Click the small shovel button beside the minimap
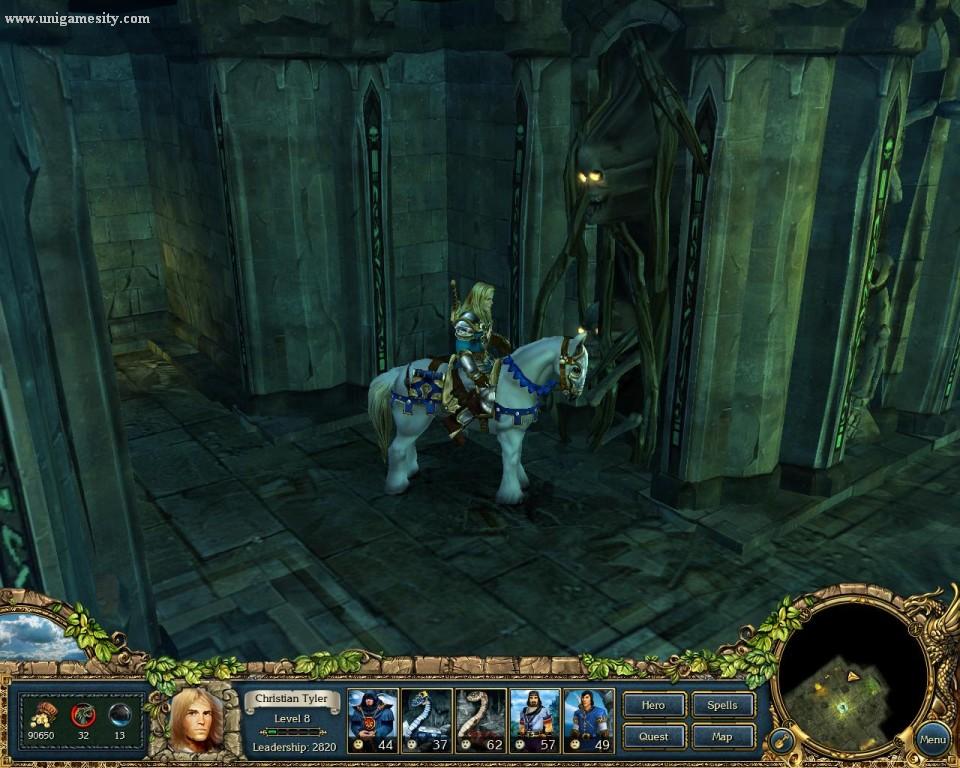 780,743
